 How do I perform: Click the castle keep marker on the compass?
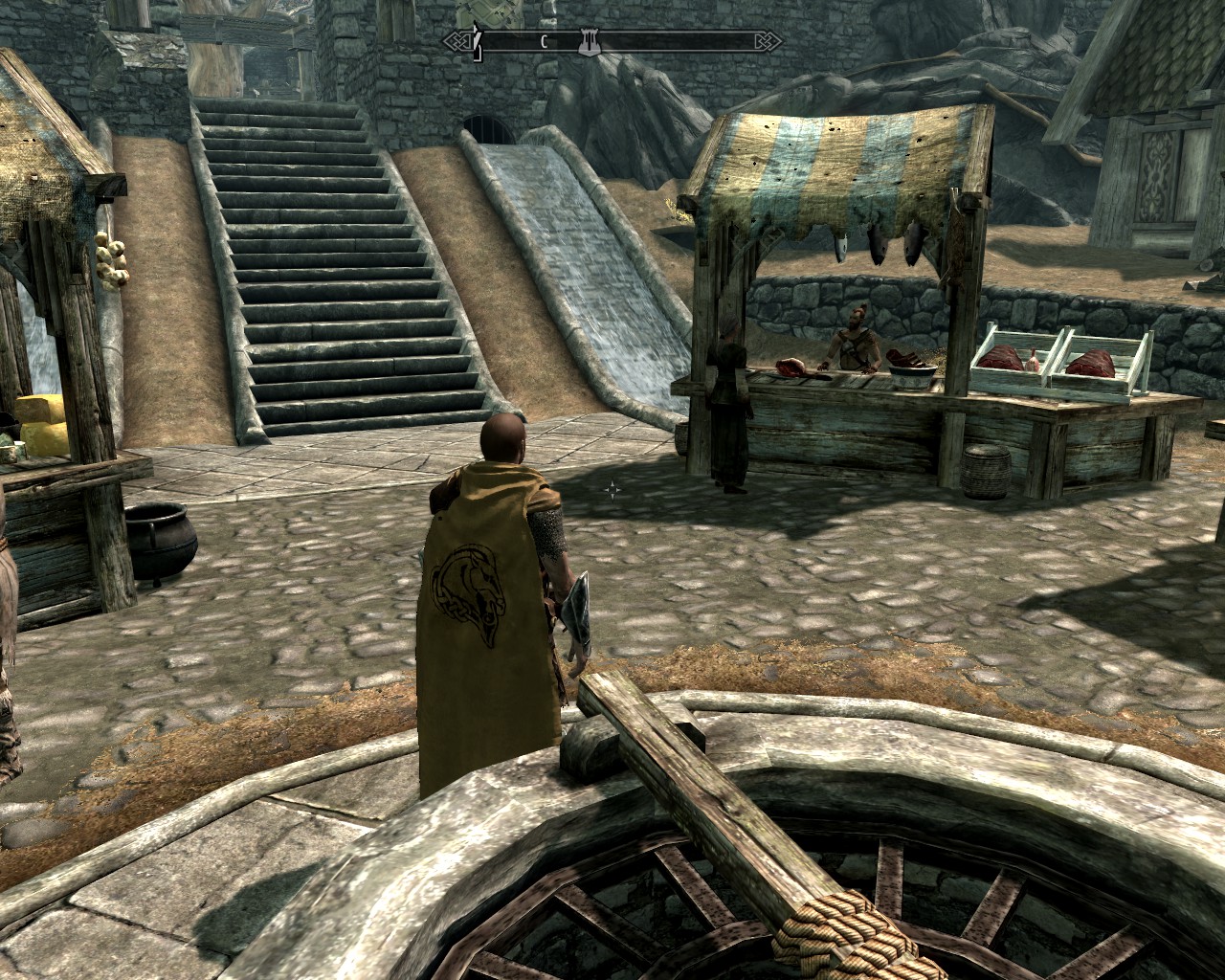coord(590,41)
